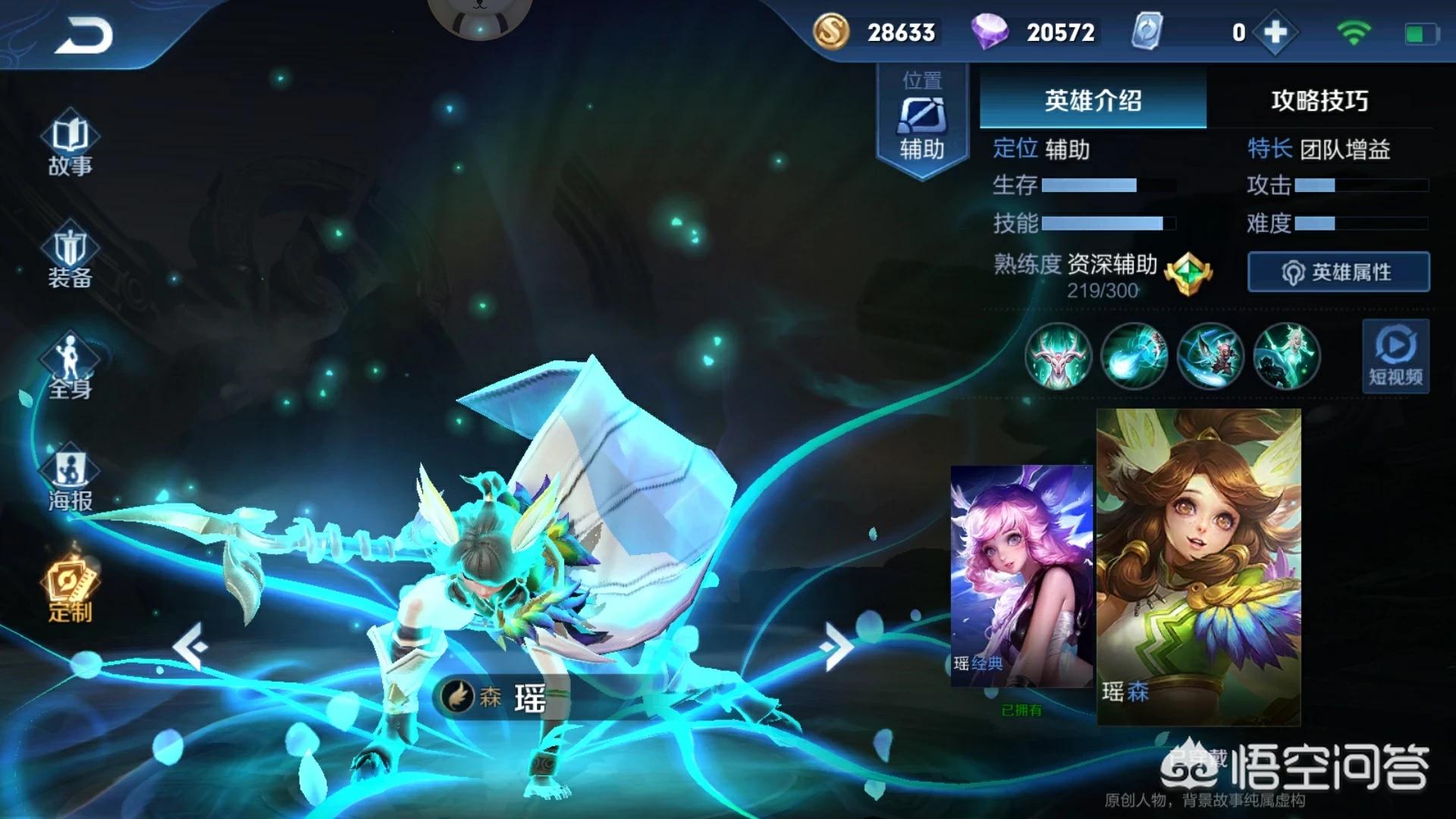View Yao's ultimate skill icon

1287,356
